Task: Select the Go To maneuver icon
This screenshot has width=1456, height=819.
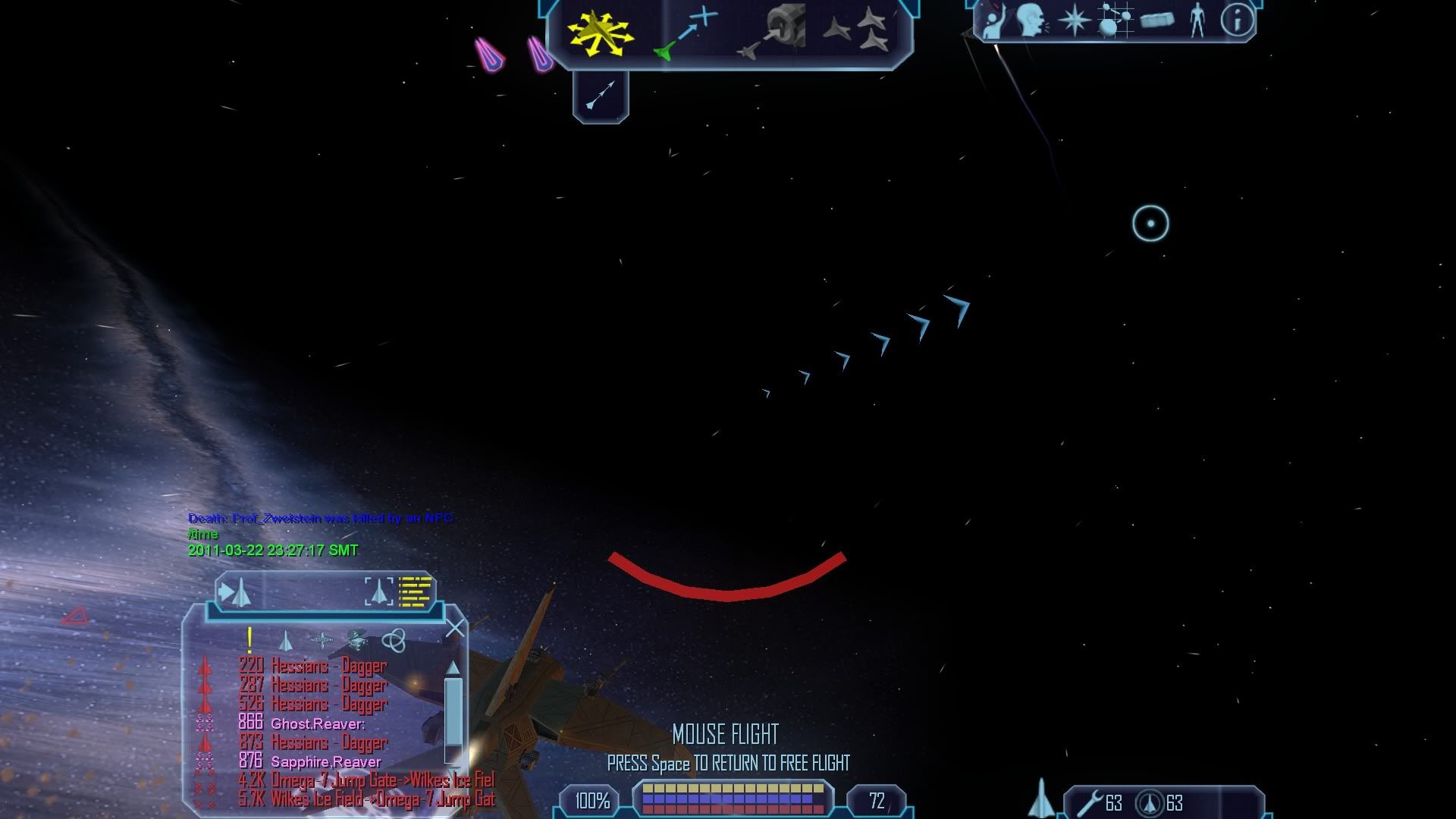Action: (686, 34)
